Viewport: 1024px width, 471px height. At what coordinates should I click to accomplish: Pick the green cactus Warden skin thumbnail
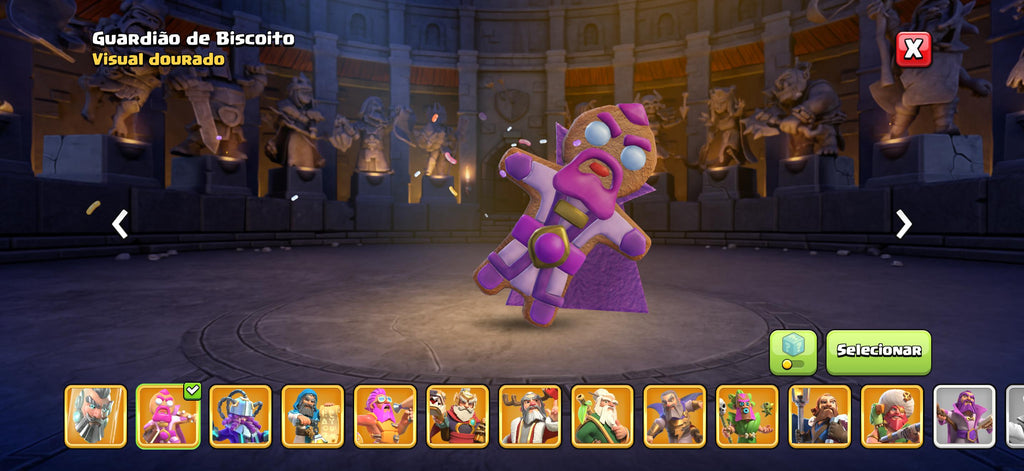(747, 416)
